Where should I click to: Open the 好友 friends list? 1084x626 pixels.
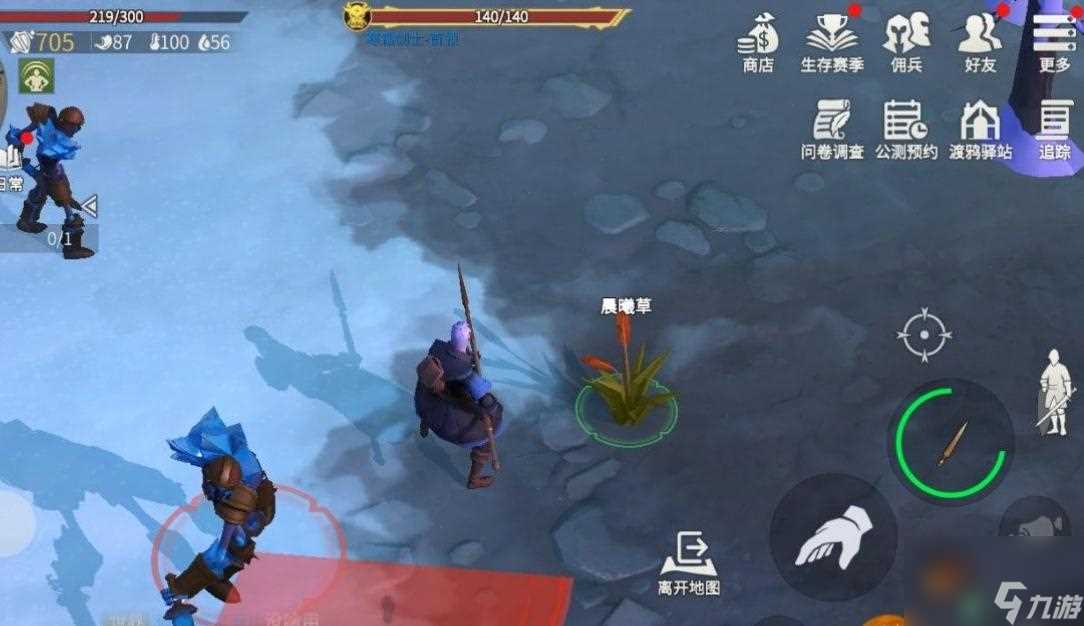pyautogui.click(x=980, y=42)
